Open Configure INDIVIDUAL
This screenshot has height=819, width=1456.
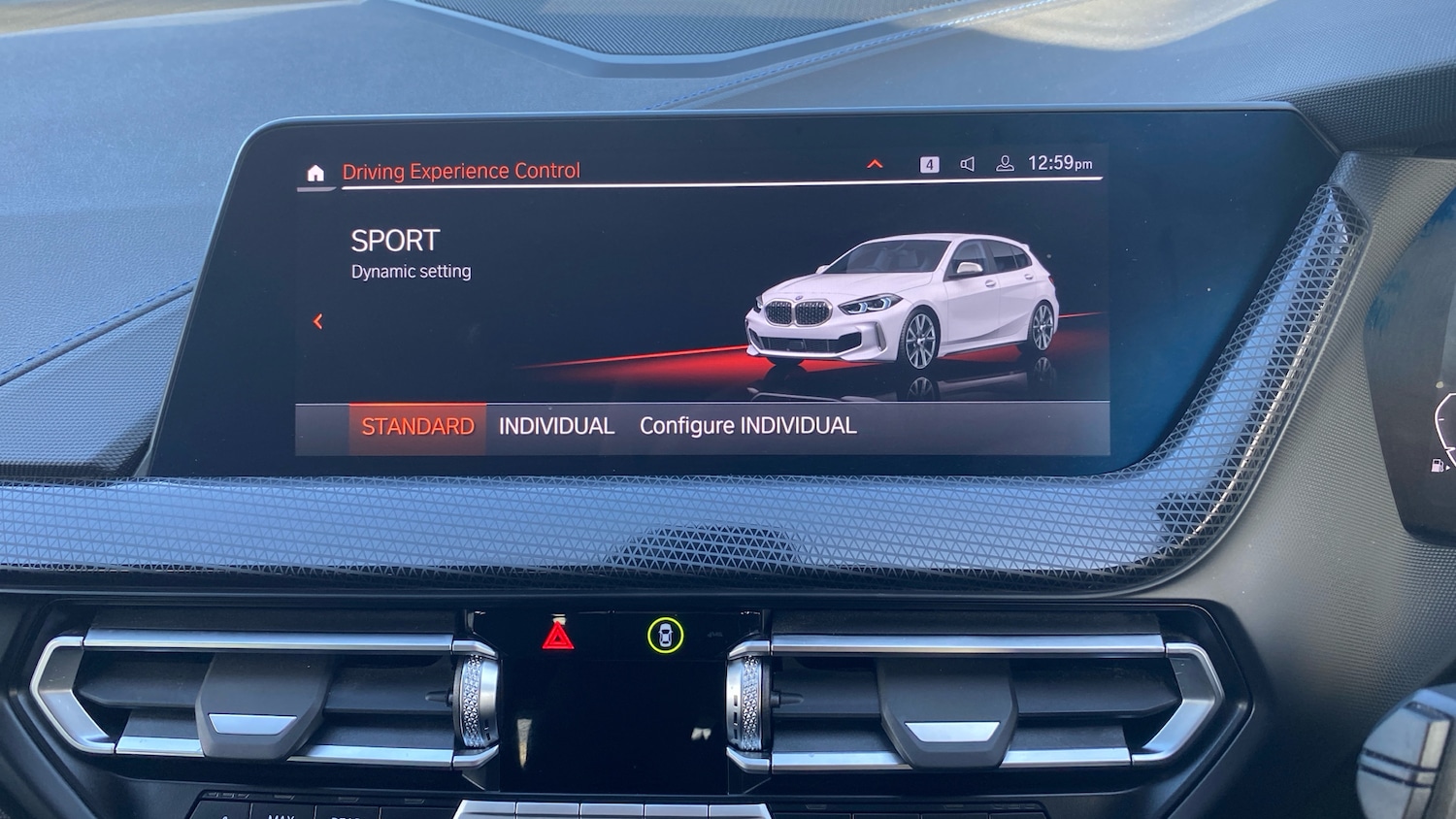coord(746,424)
